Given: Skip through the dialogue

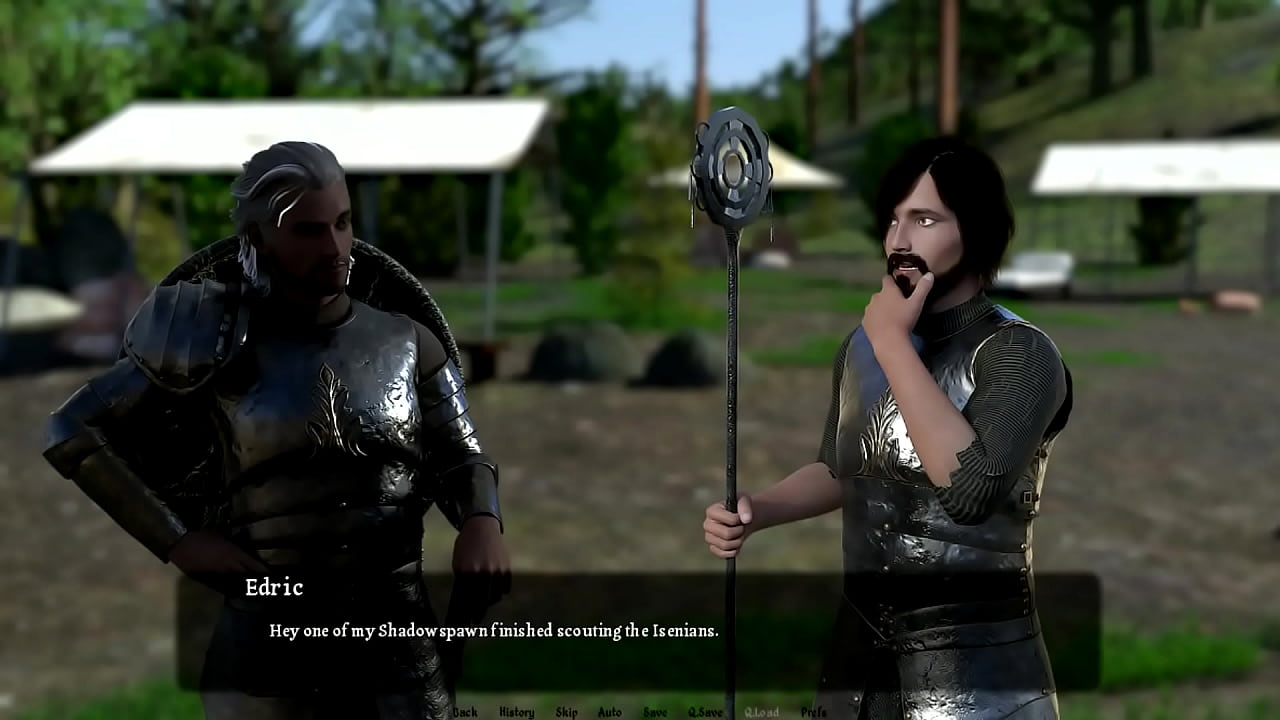Looking at the screenshot, I should [x=566, y=712].
